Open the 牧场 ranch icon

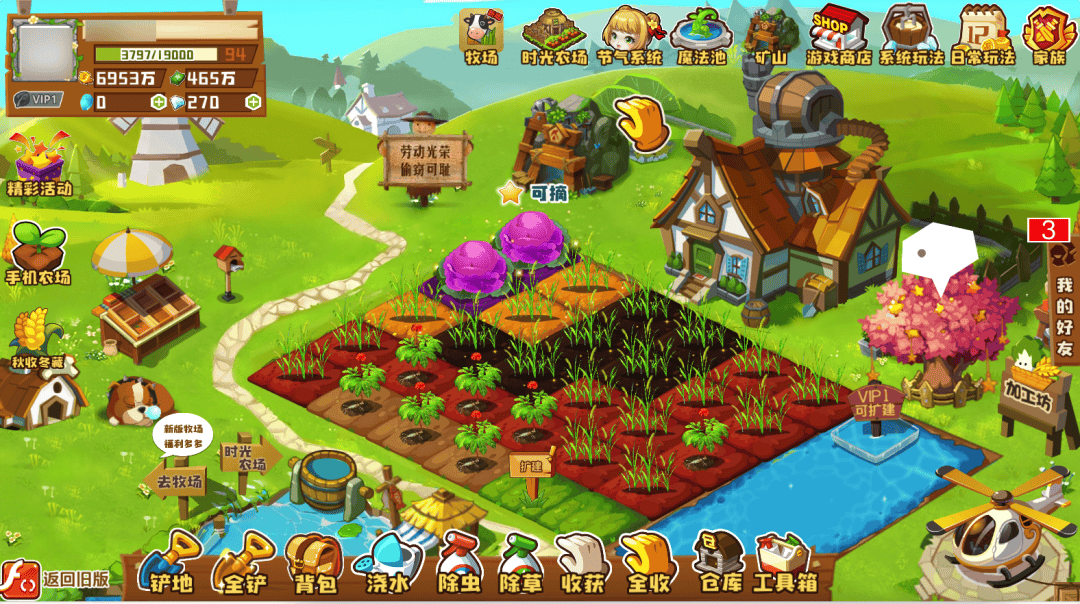coord(480,36)
